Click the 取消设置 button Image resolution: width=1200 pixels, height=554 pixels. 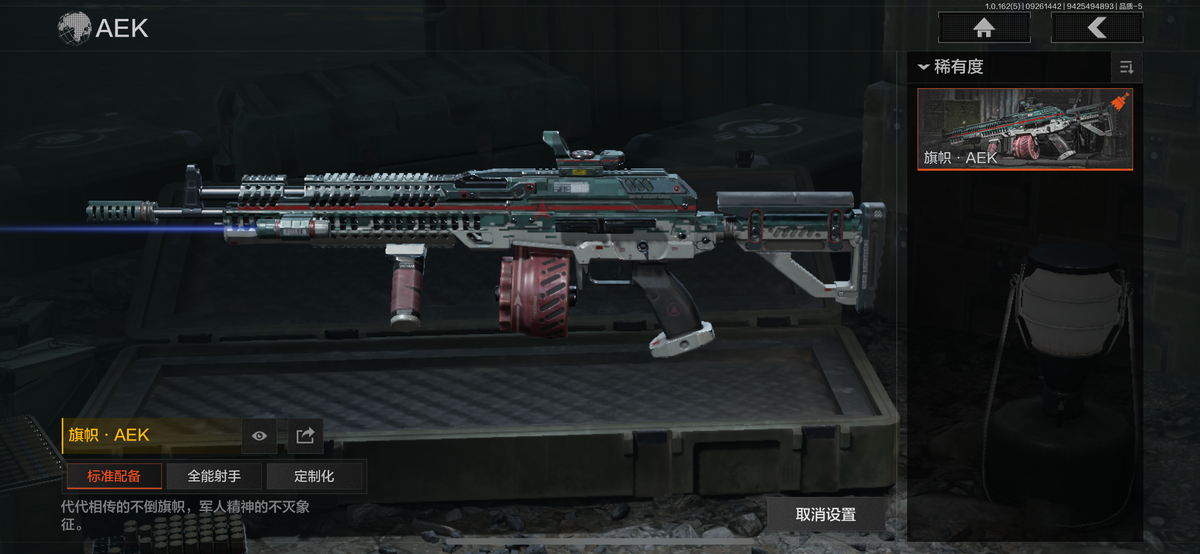coord(826,515)
